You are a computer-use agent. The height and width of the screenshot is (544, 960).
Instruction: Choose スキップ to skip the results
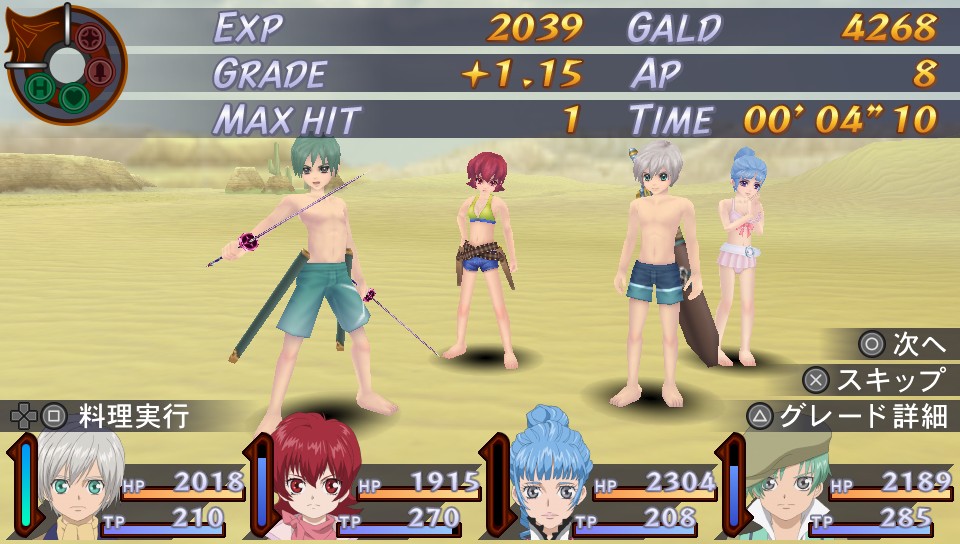[x=876, y=380]
